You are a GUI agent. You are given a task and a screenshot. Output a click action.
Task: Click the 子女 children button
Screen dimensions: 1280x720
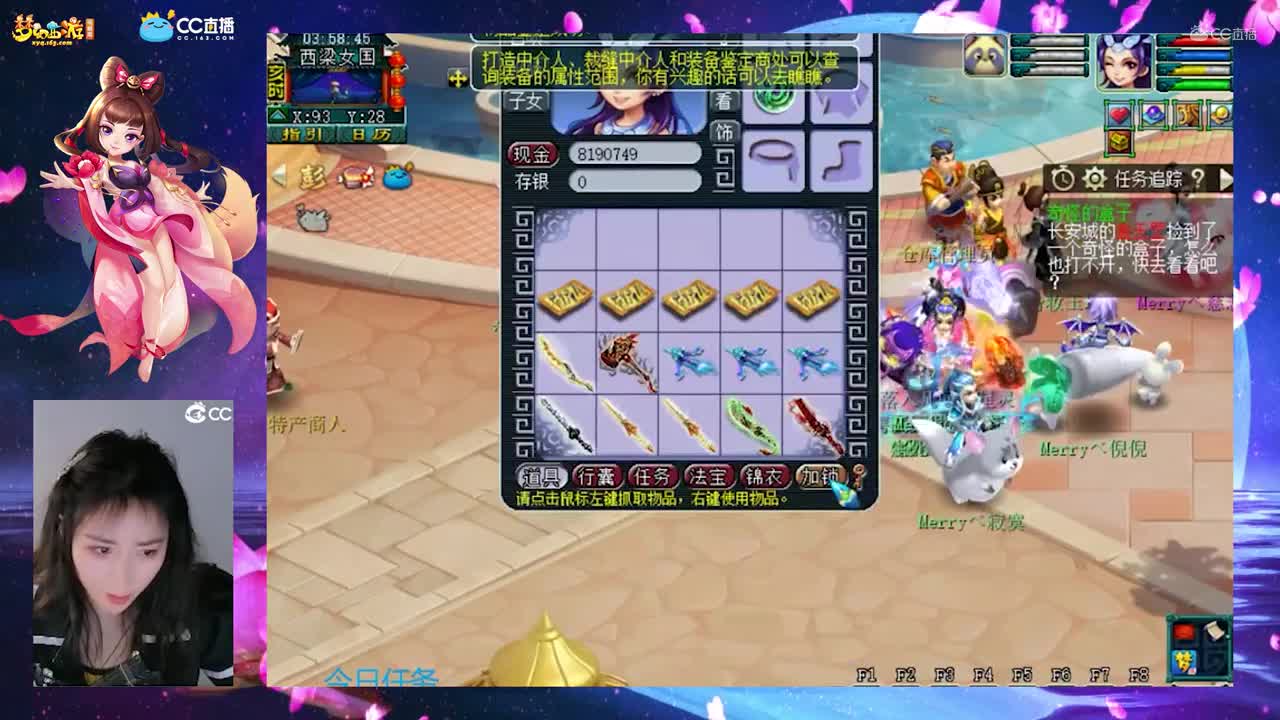(526, 99)
